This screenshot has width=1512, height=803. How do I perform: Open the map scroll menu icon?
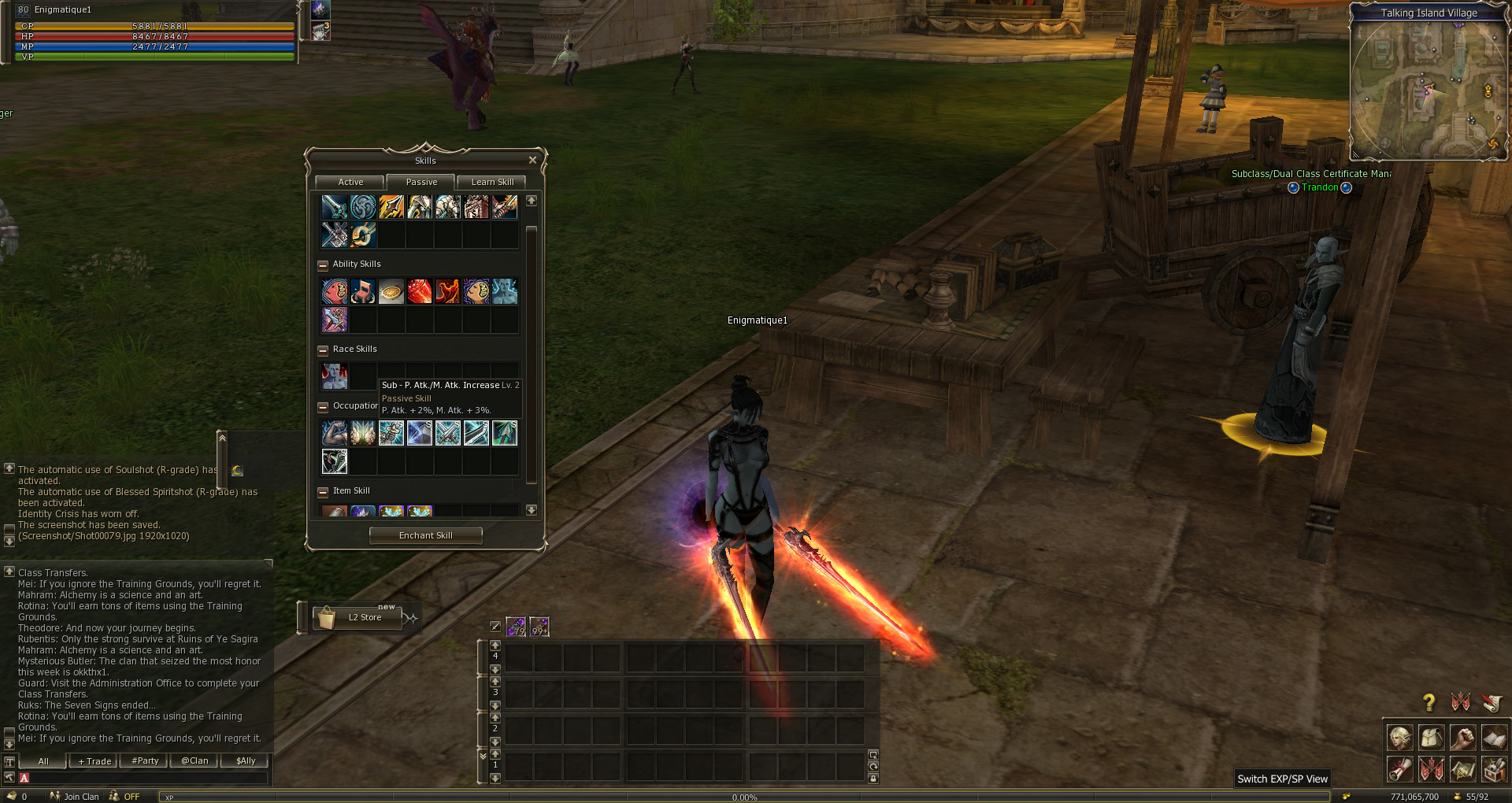tap(1462, 769)
